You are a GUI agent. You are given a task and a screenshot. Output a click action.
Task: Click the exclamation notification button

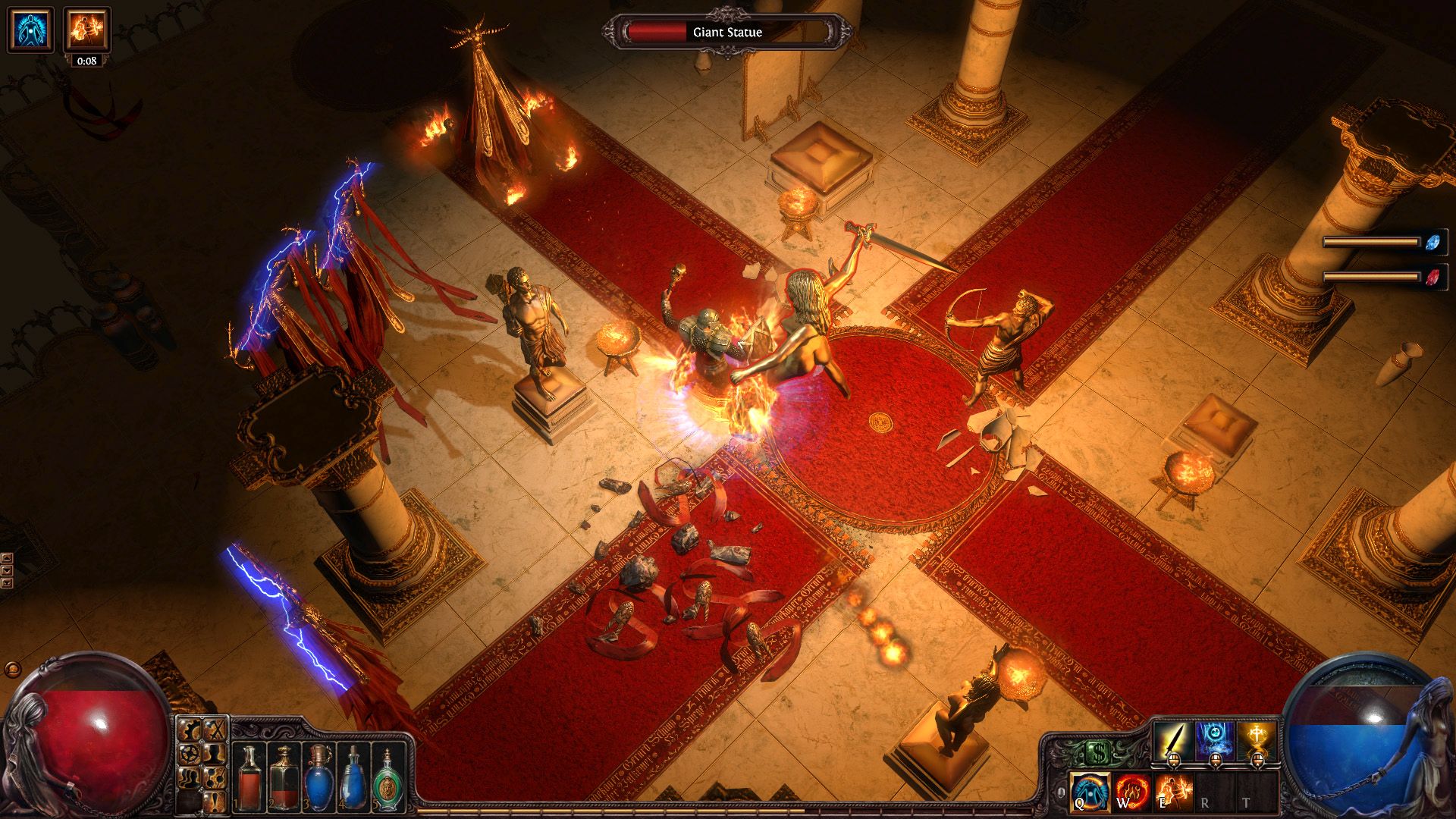click(215, 802)
